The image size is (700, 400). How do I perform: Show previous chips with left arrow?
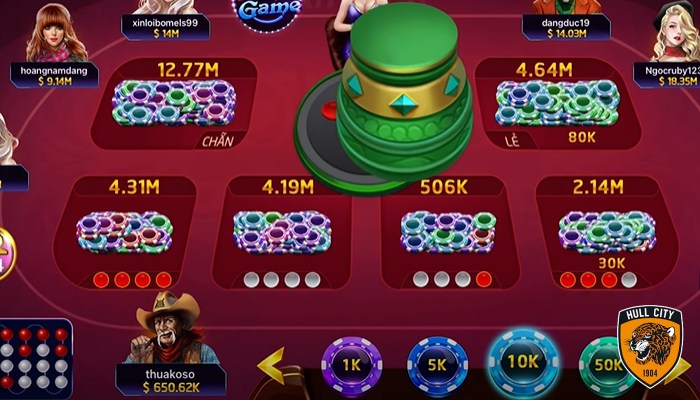(x=271, y=365)
